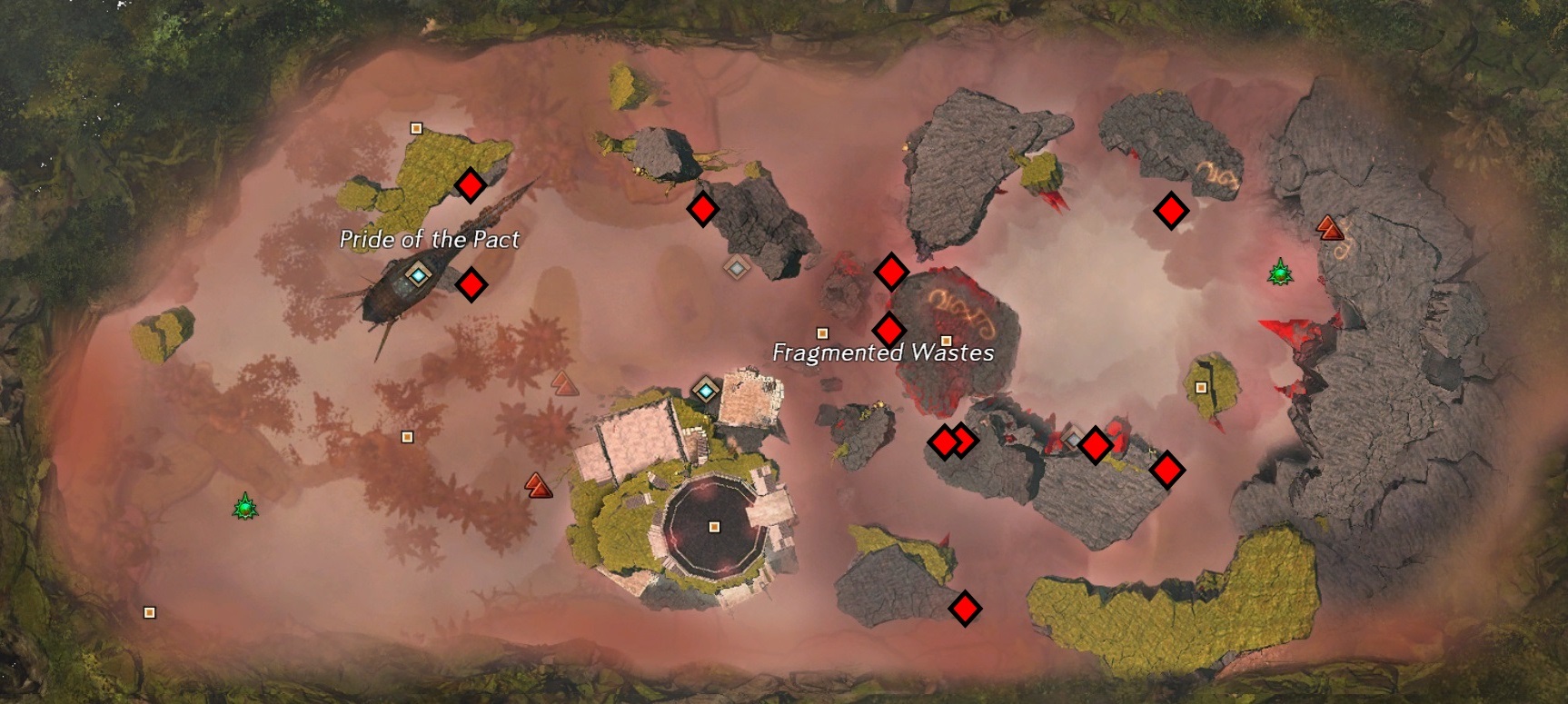Click the 'Fragmented Wastes' area label

pyautogui.click(x=883, y=352)
